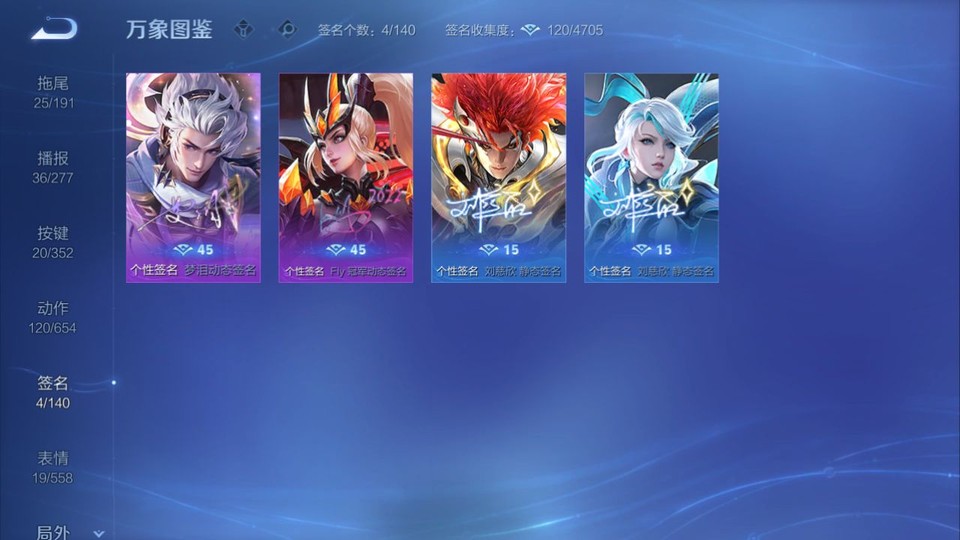Screen dimensions: 960x540
Task: Choose the Fly 冠军动态签名 card
Action: (346, 177)
